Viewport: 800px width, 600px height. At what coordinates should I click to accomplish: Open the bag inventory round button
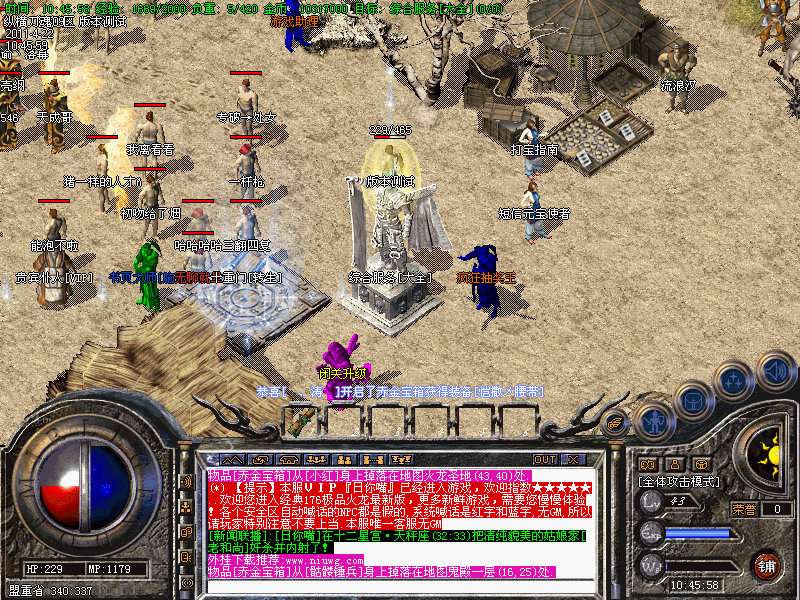691,400
